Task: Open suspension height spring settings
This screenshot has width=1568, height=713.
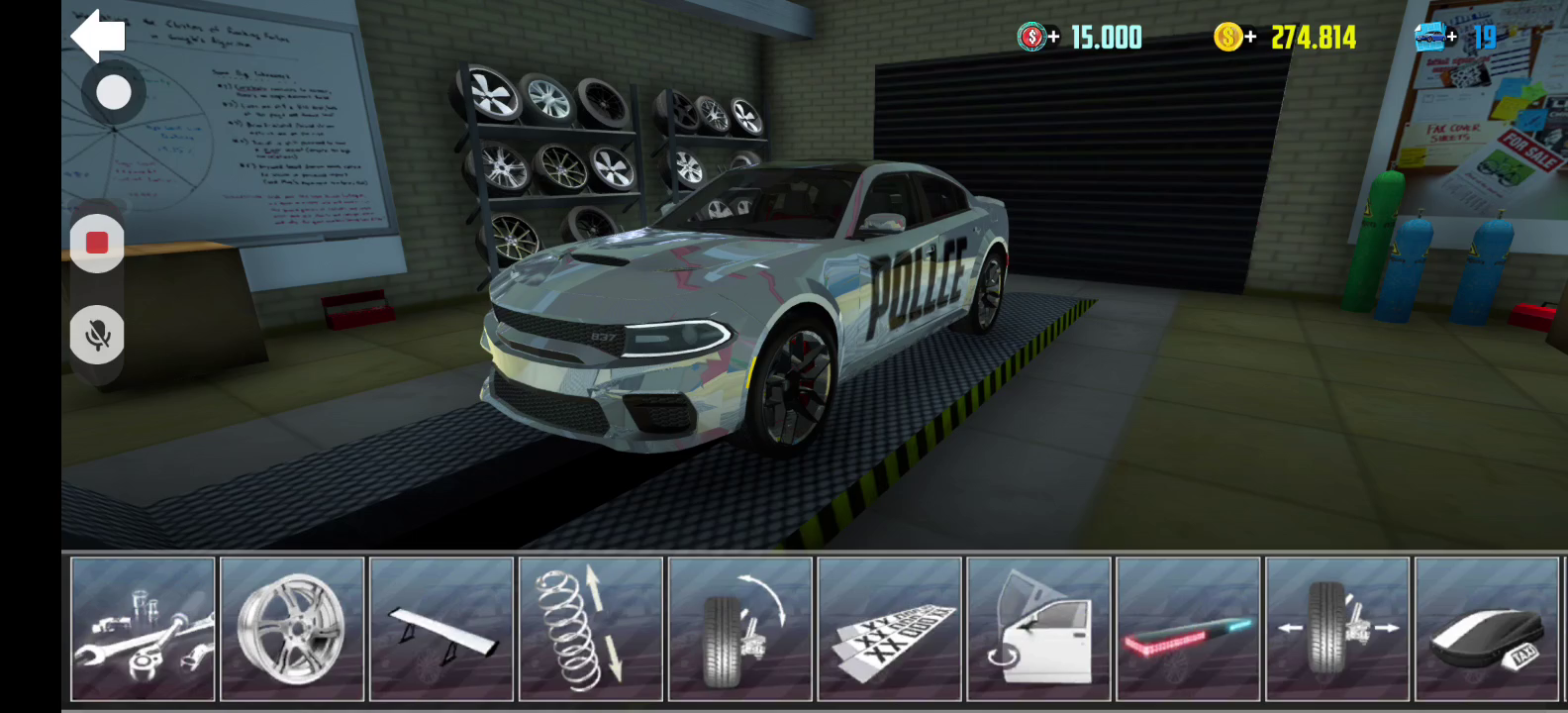Action: point(591,629)
